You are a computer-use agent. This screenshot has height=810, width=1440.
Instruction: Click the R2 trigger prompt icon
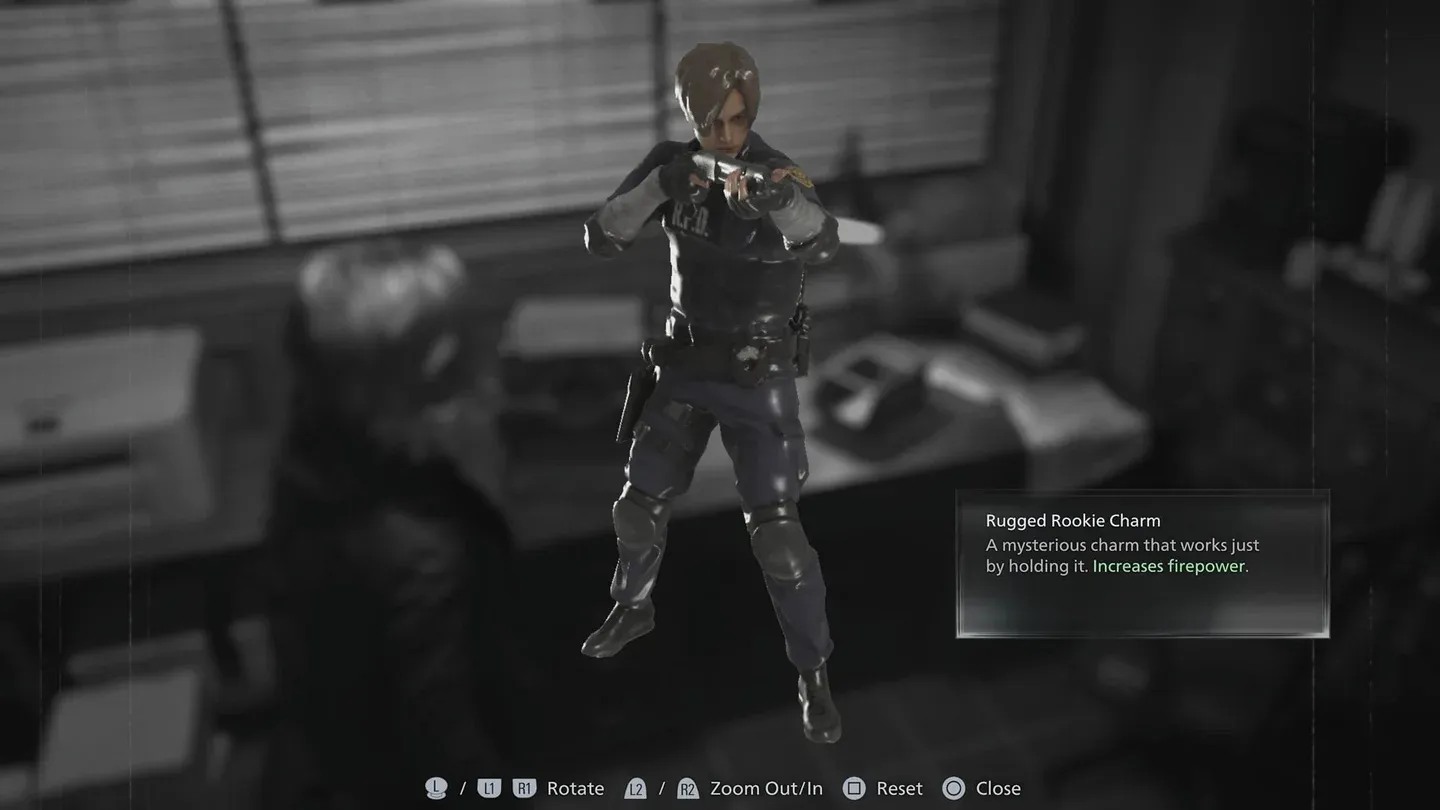[x=686, y=788]
